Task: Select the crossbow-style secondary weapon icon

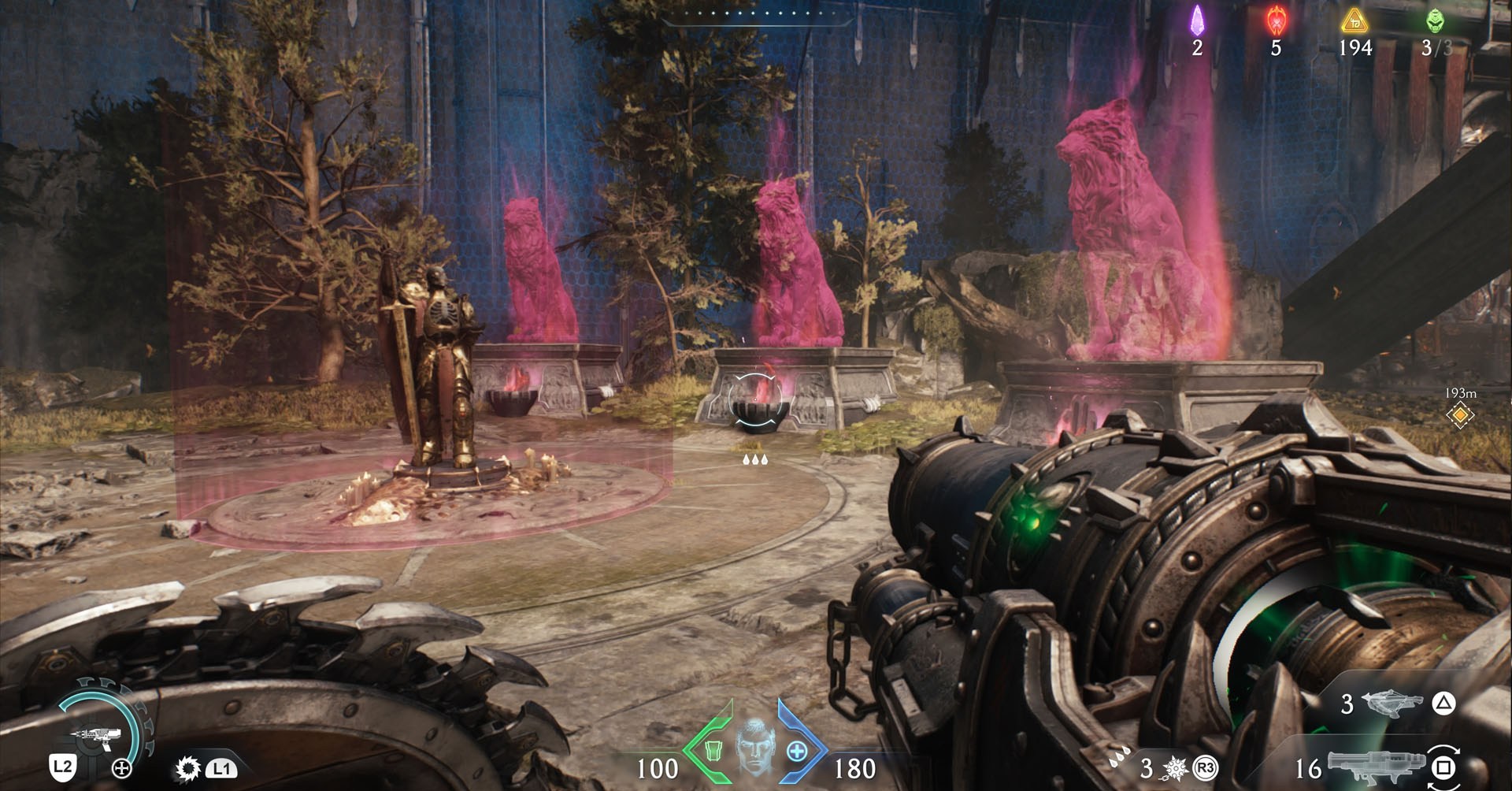Action: point(1391,703)
